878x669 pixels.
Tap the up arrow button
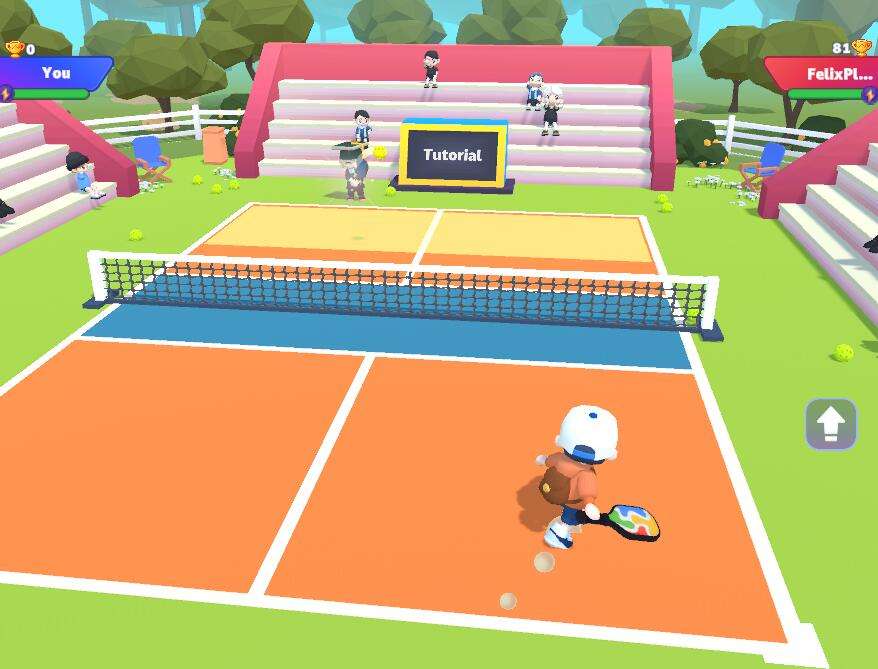coord(830,424)
